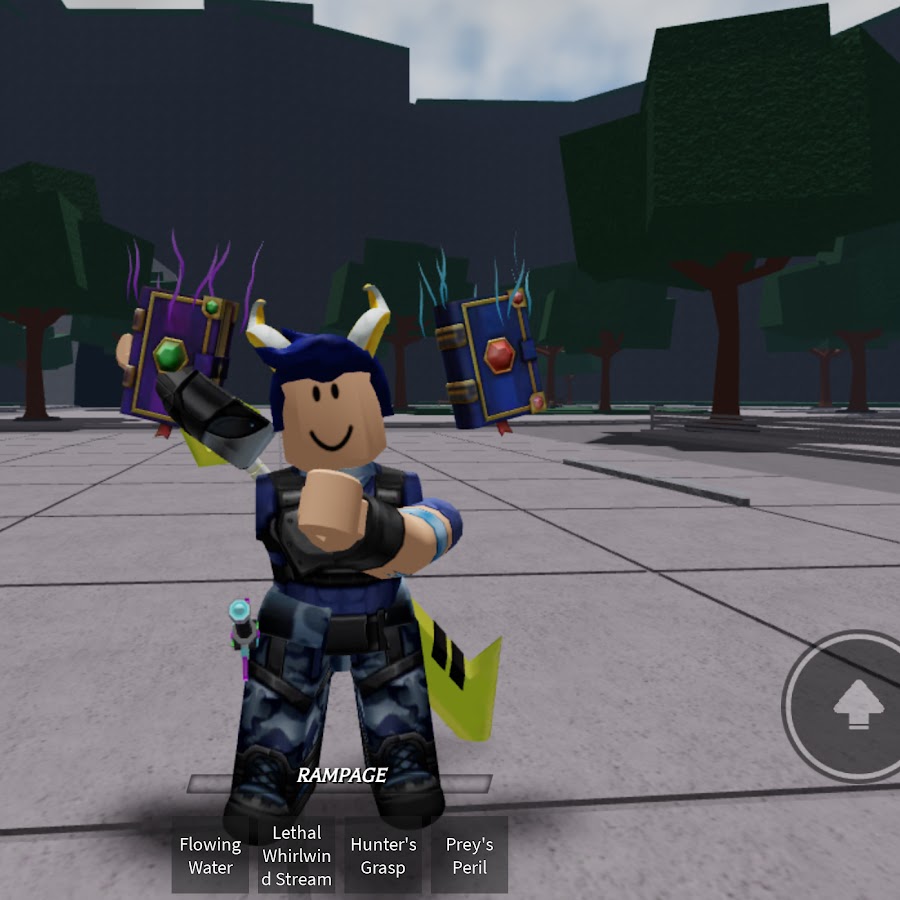Viewport: 900px width, 900px height.
Task: Select the Hunter's Grasp ability slot
Action: click(383, 855)
